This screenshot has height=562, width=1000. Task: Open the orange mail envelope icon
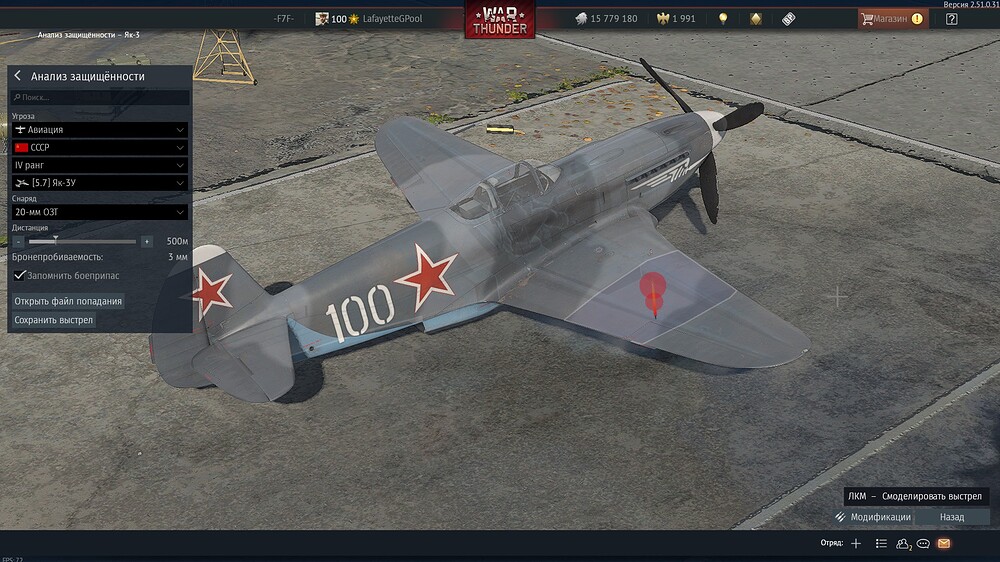pyautogui.click(x=943, y=543)
